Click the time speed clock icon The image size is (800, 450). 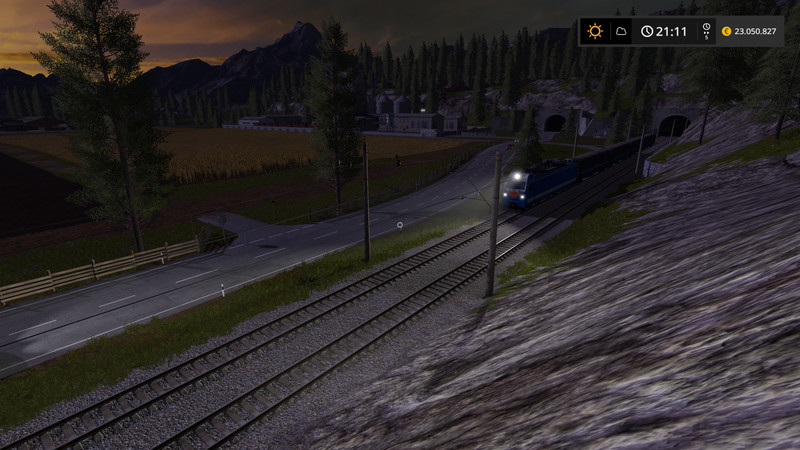click(706, 29)
